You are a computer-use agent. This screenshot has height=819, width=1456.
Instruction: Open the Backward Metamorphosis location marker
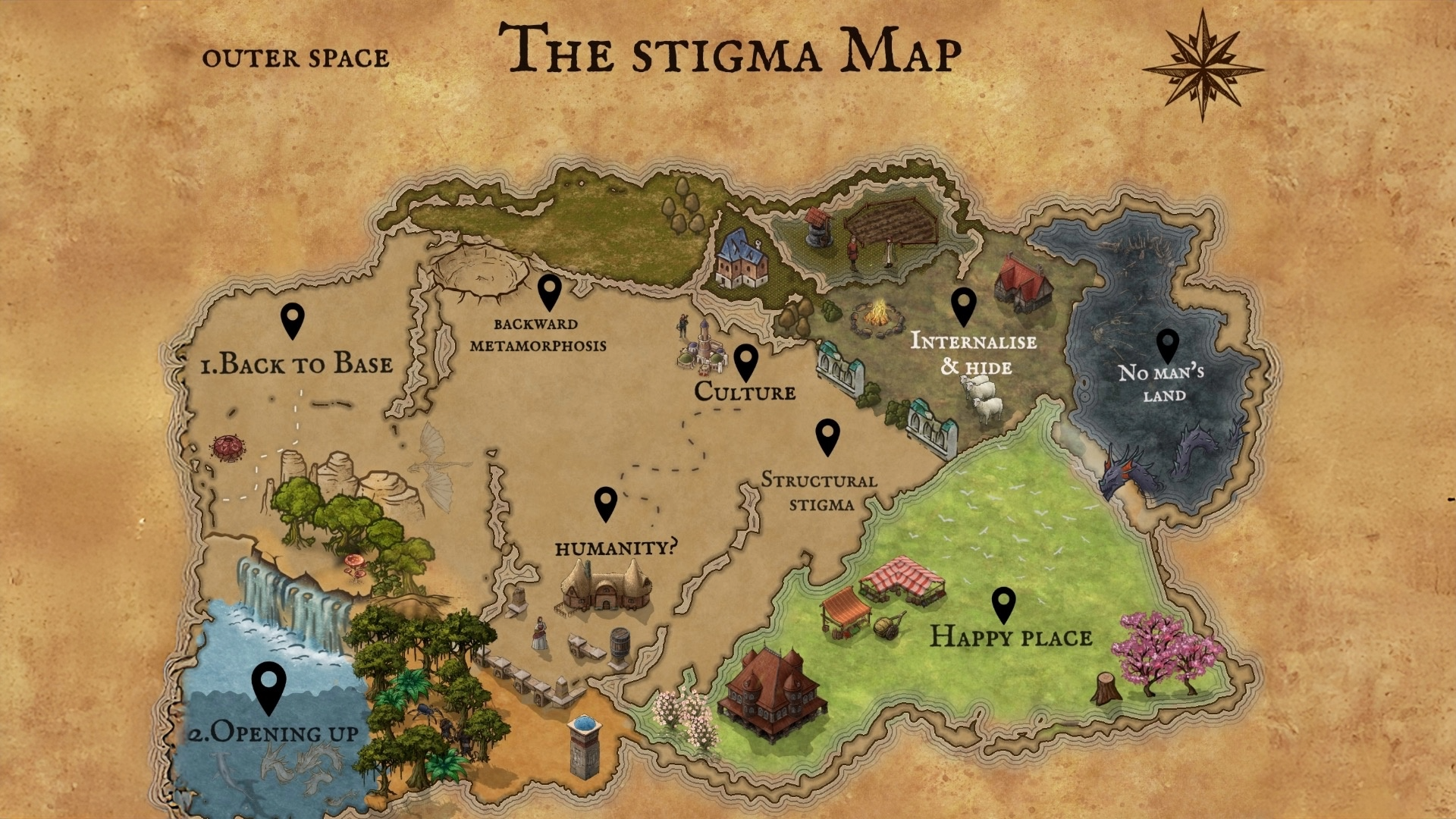[x=549, y=290]
